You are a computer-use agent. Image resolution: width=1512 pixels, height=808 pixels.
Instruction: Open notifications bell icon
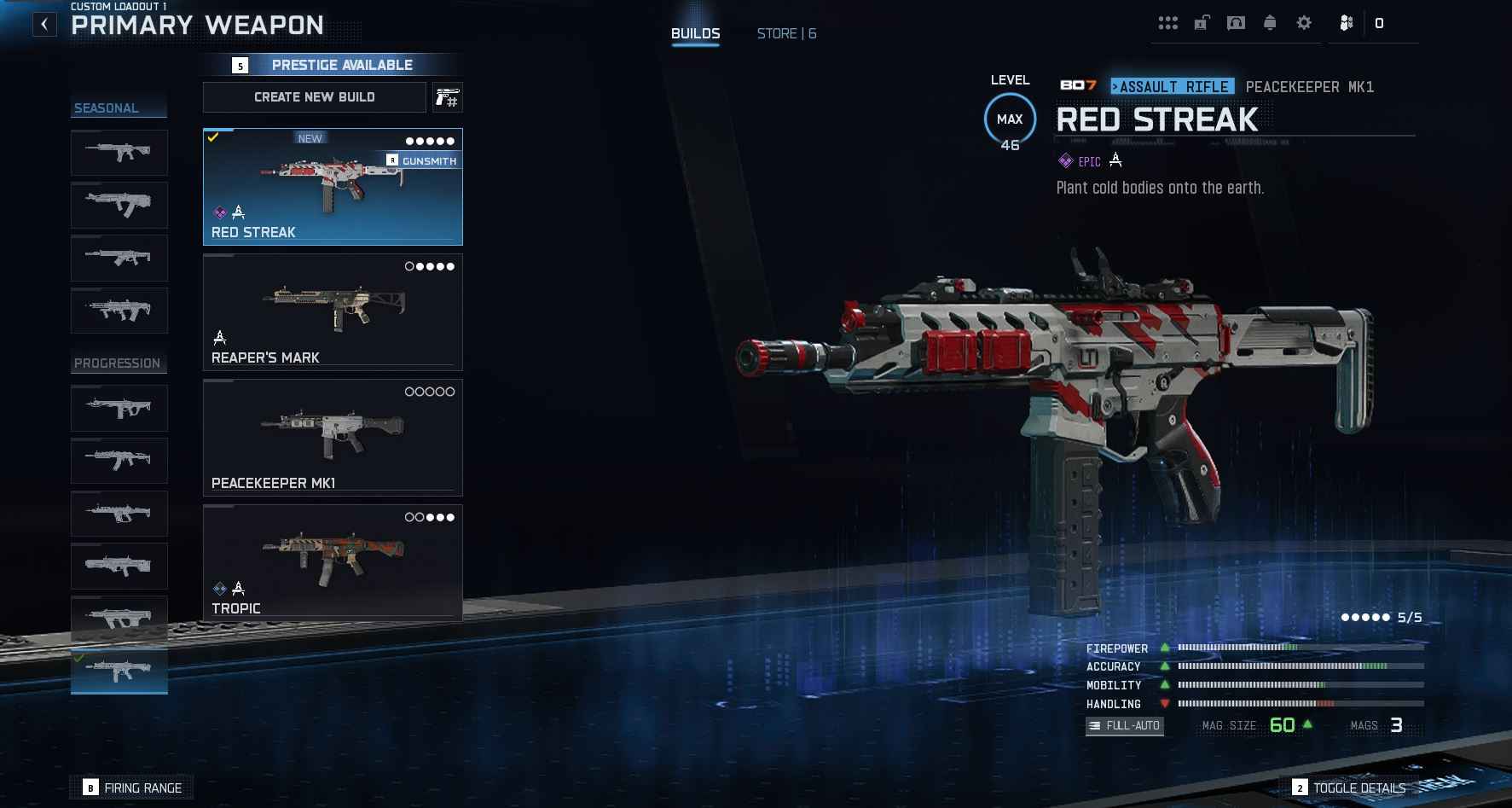[1270, 23]
